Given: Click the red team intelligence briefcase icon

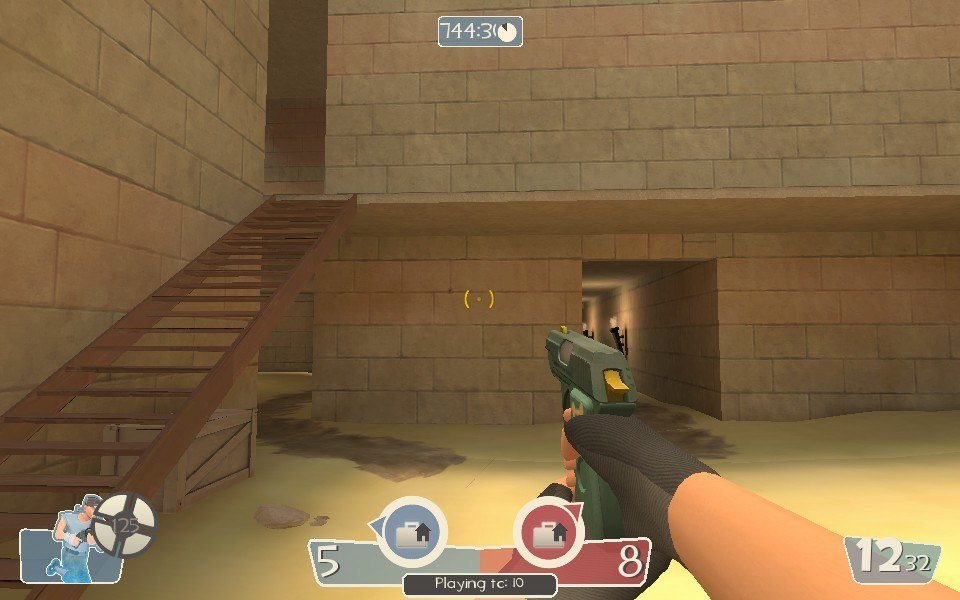Looking at the screenshot, I should [x=547, y=532].
